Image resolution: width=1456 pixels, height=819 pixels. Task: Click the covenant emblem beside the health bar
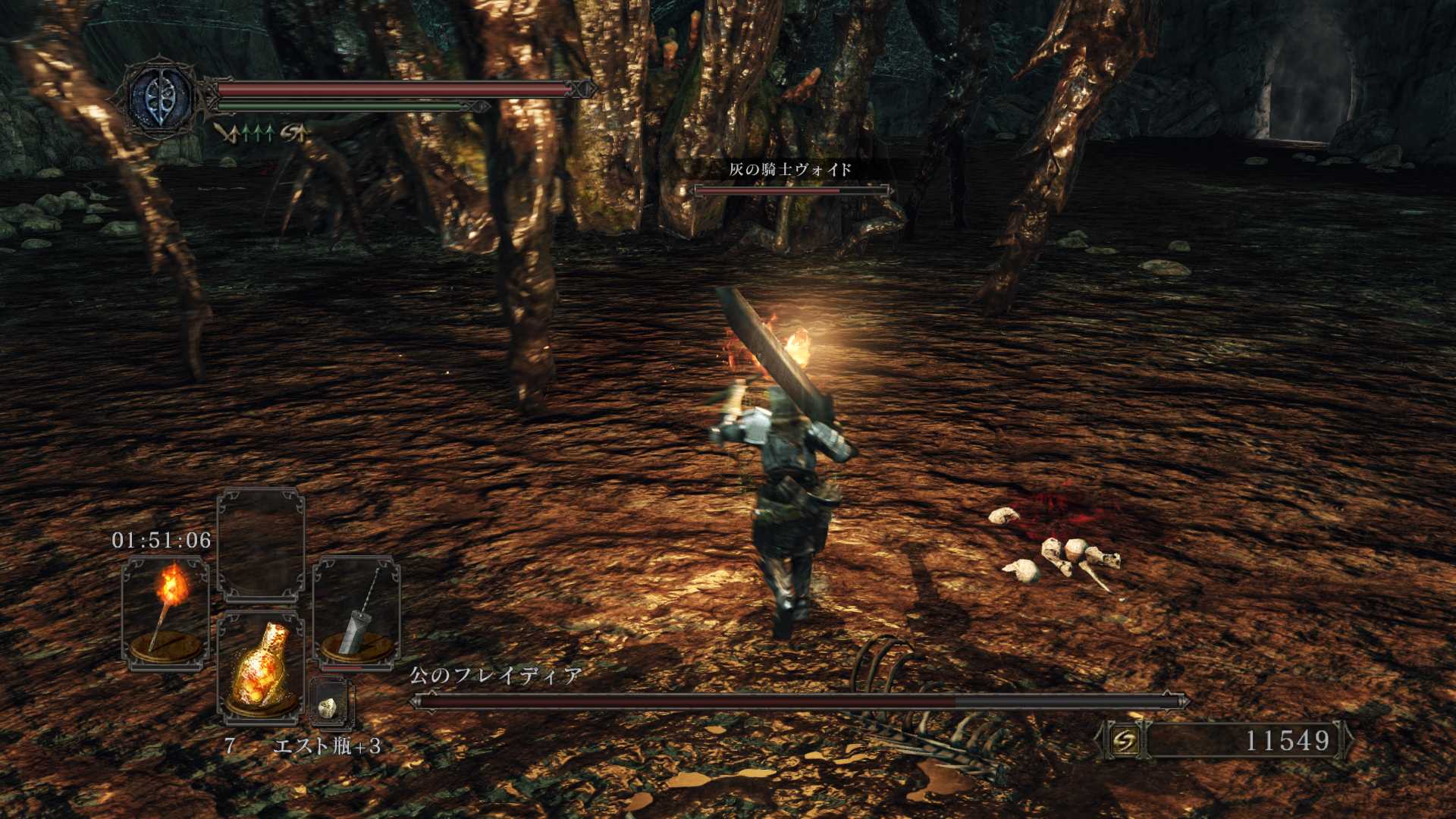tap(160, 98)
